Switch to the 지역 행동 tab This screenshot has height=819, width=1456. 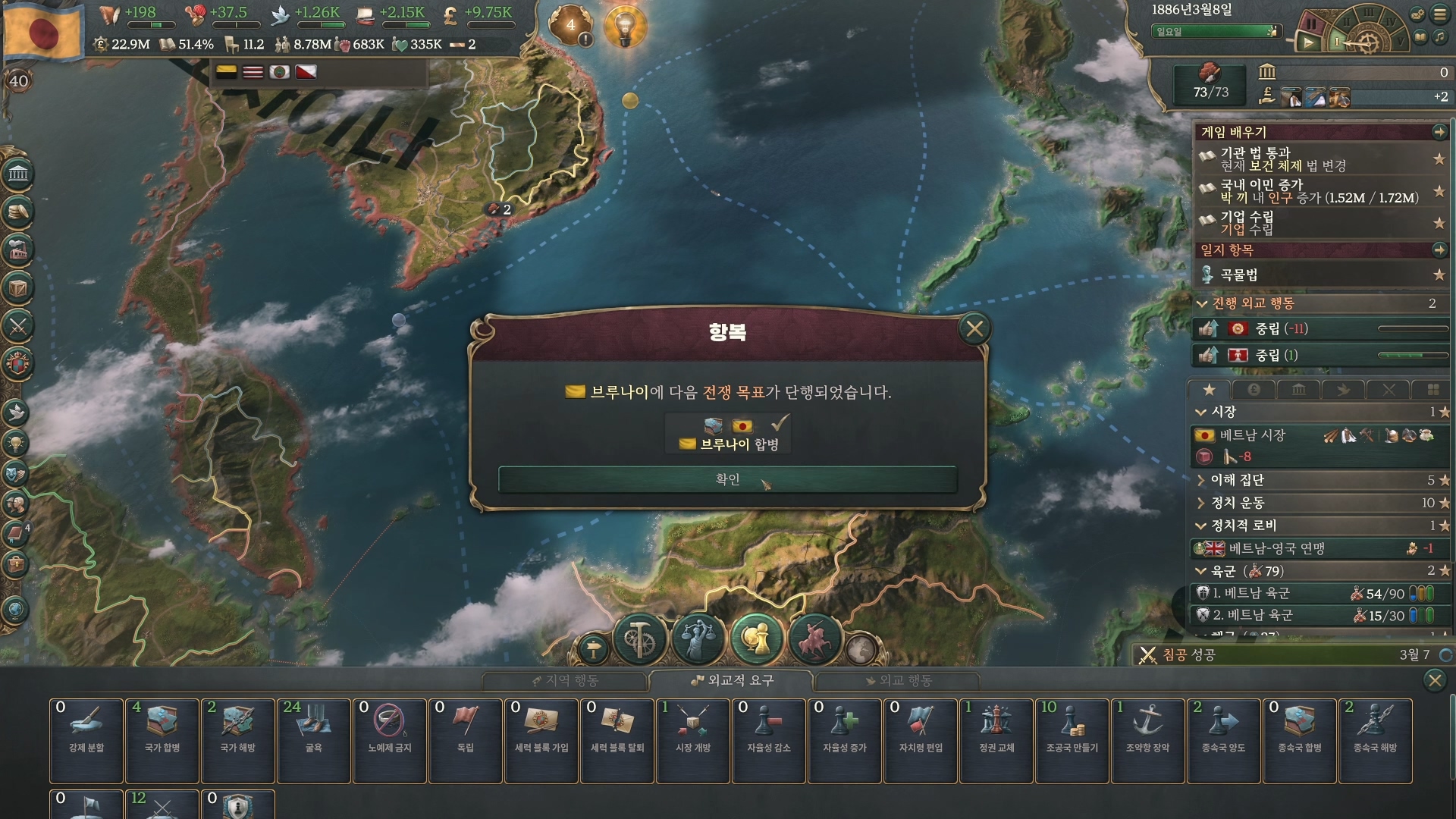click(565, 681)
